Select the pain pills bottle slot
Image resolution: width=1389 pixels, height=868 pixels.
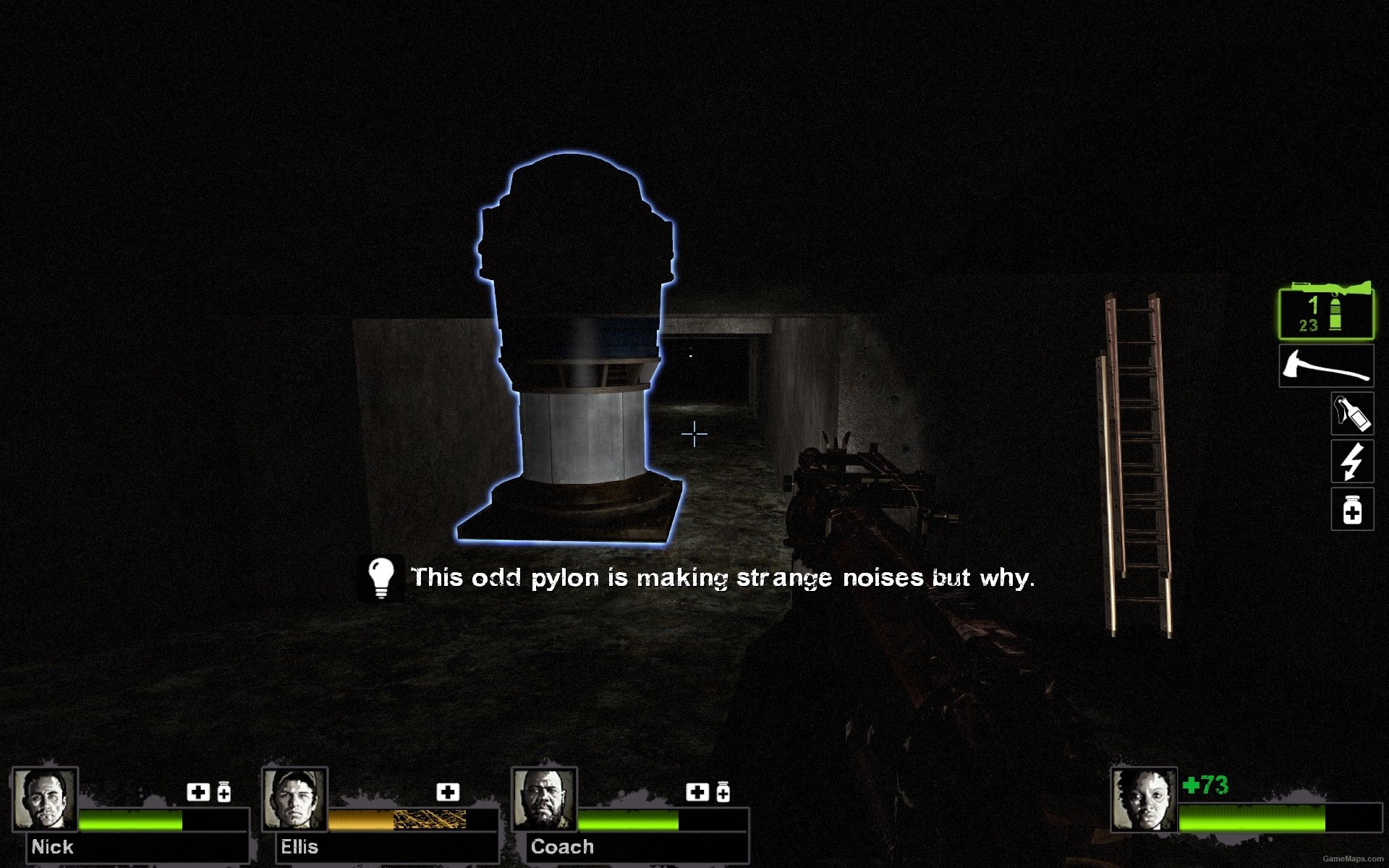[x=1351, y=509]
